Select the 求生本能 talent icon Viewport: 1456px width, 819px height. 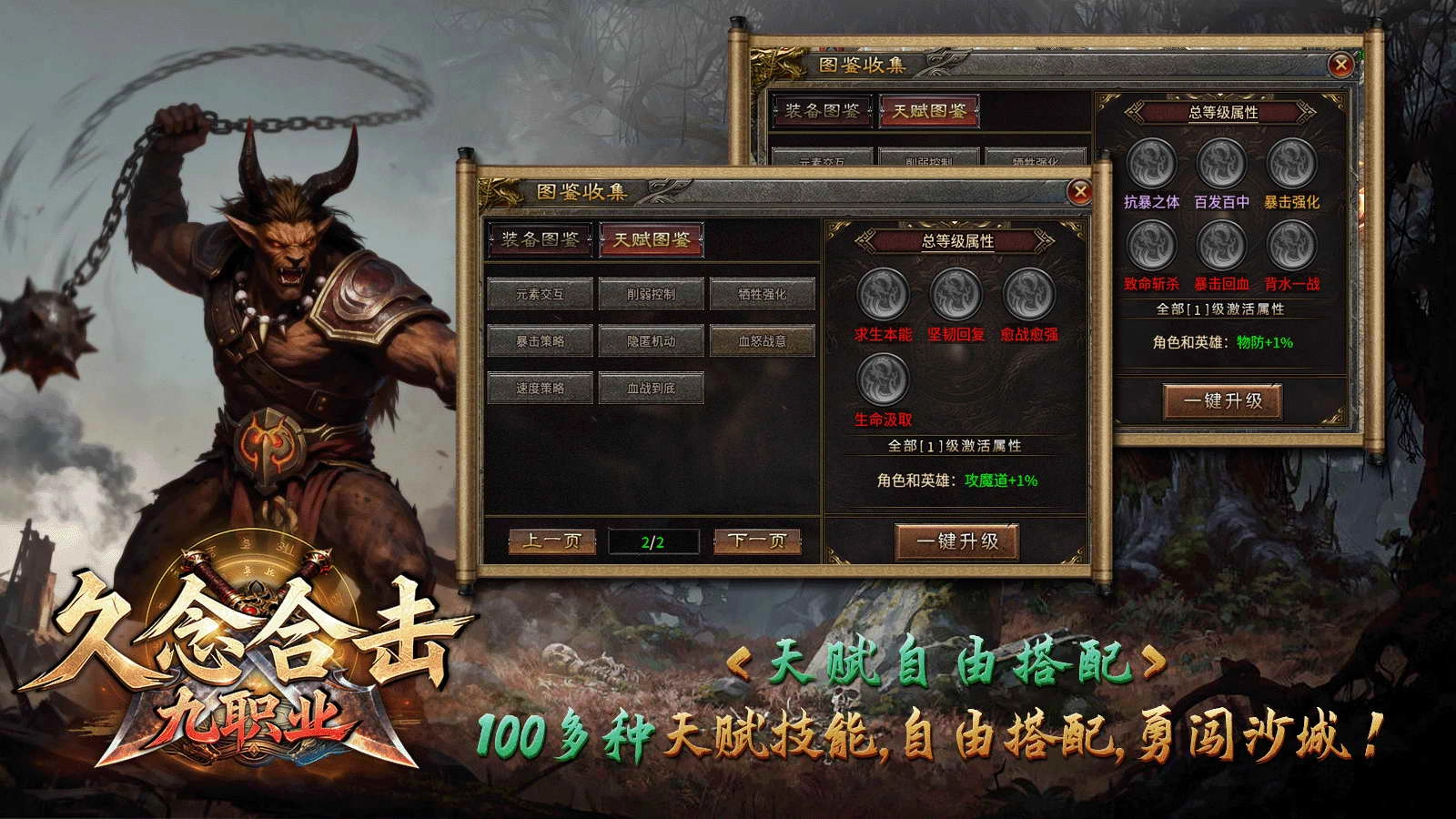tap(880, 293)
